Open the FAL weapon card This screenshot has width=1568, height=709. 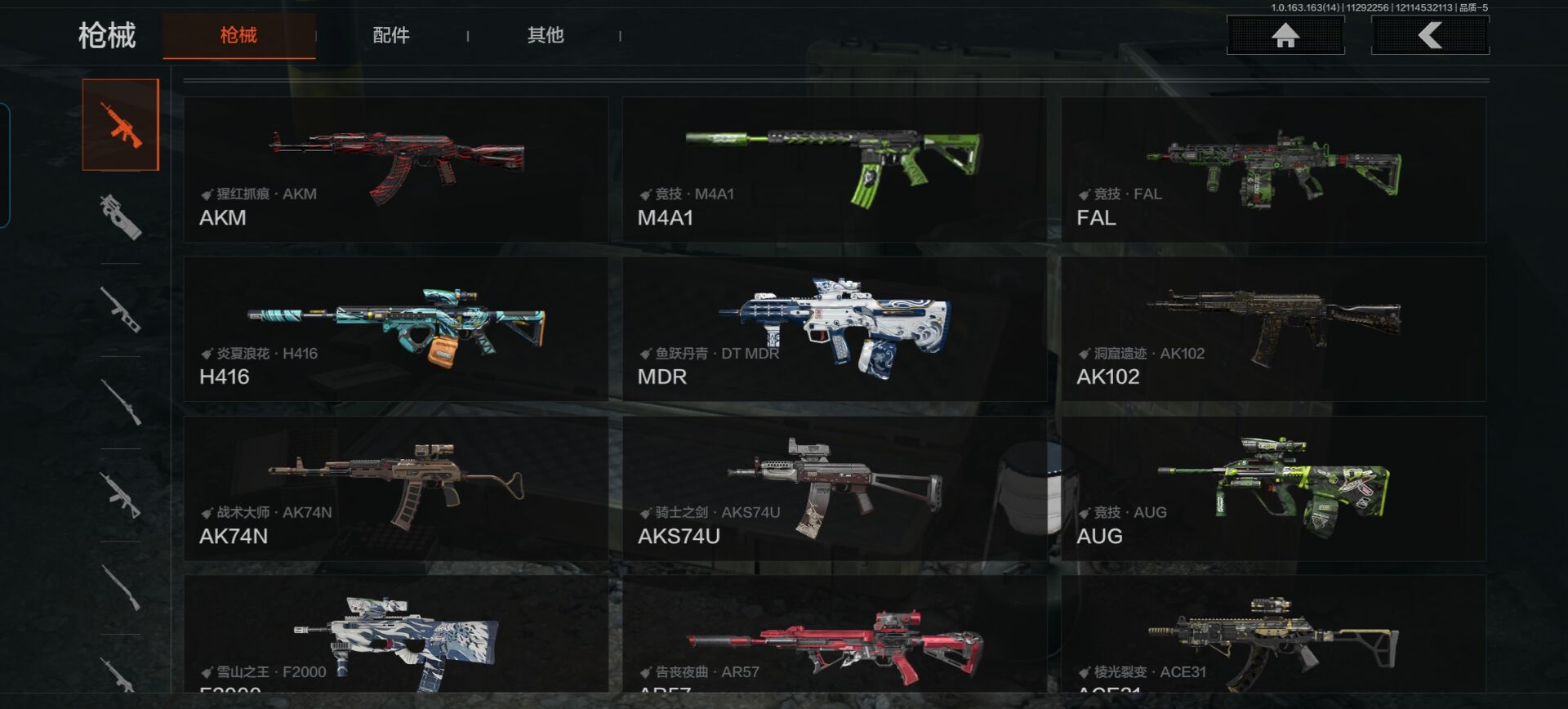coord(1273,169)
